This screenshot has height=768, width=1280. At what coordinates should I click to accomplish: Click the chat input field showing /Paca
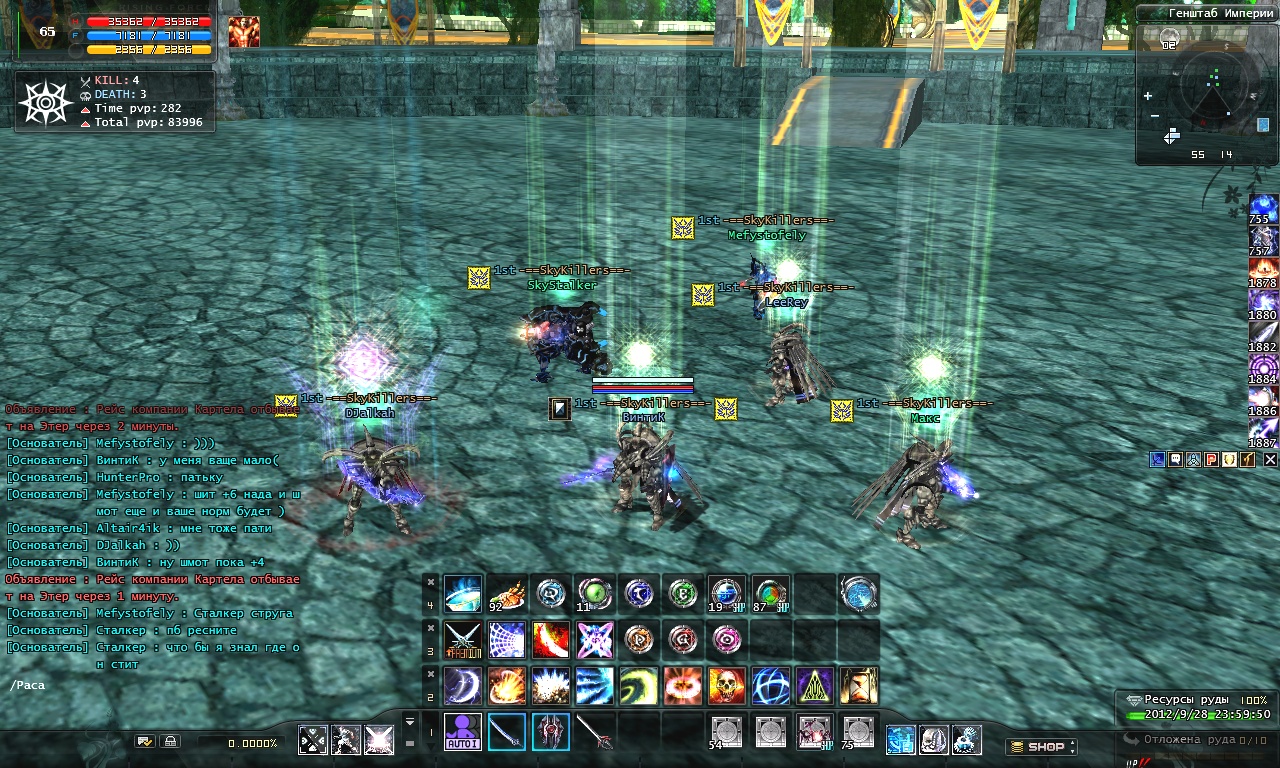pos(150,686)
